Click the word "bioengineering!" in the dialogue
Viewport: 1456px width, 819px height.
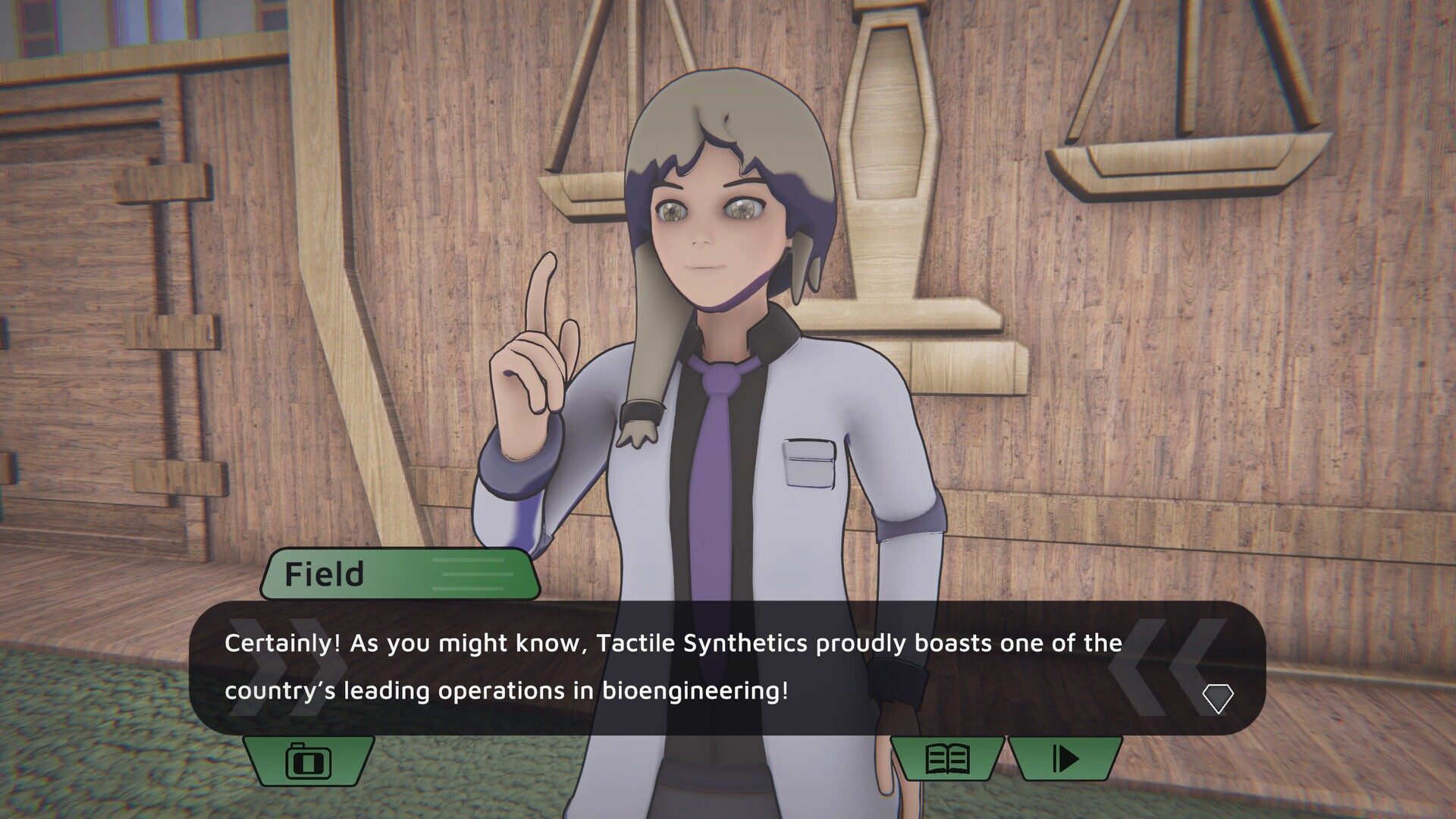[x=698, y=691]
